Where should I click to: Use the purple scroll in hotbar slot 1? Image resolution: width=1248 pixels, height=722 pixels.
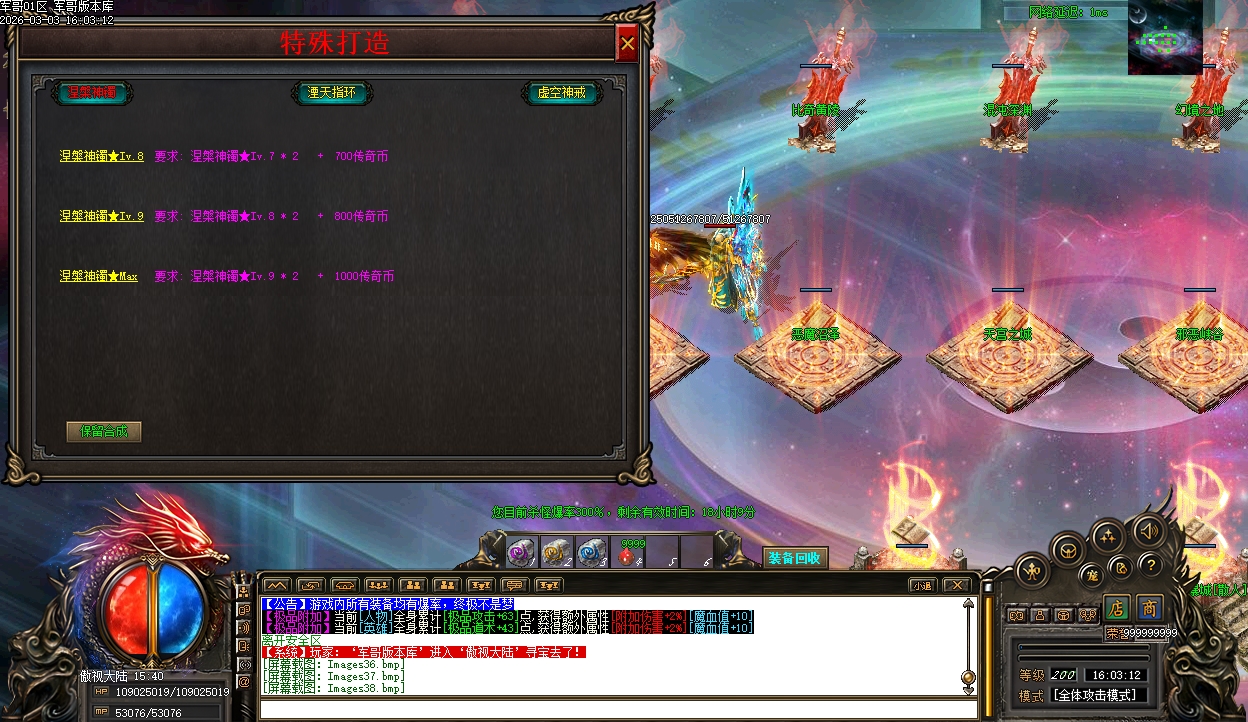(521, 552)
